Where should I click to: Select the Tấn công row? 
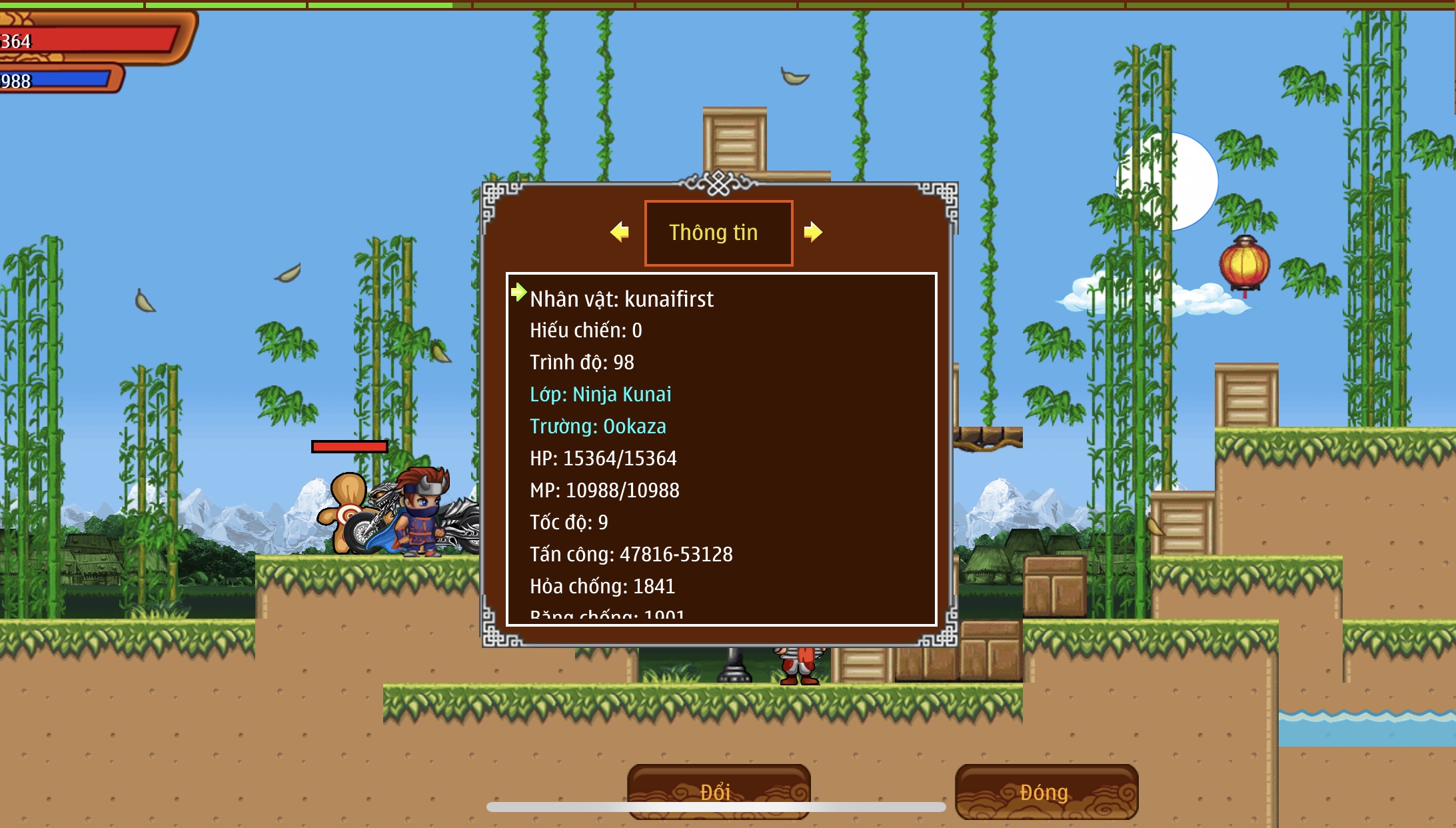[x=631, y=554]
